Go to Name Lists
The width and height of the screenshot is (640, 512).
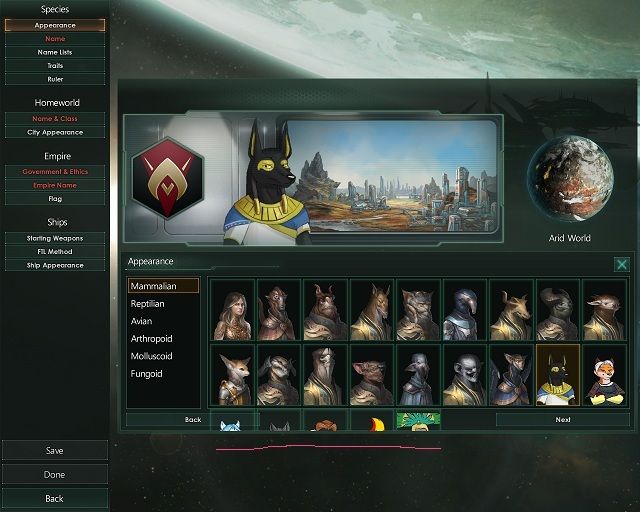coord(54,51)
